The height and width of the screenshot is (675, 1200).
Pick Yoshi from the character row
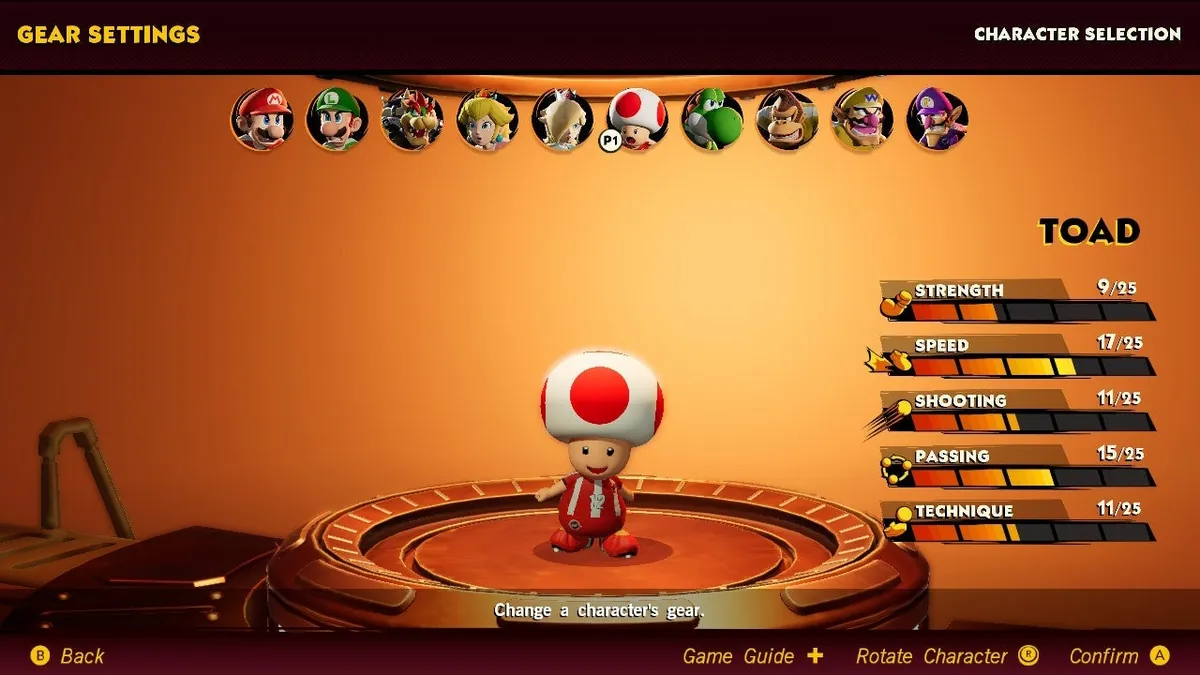pyautogui.click(x=712, y=119)
